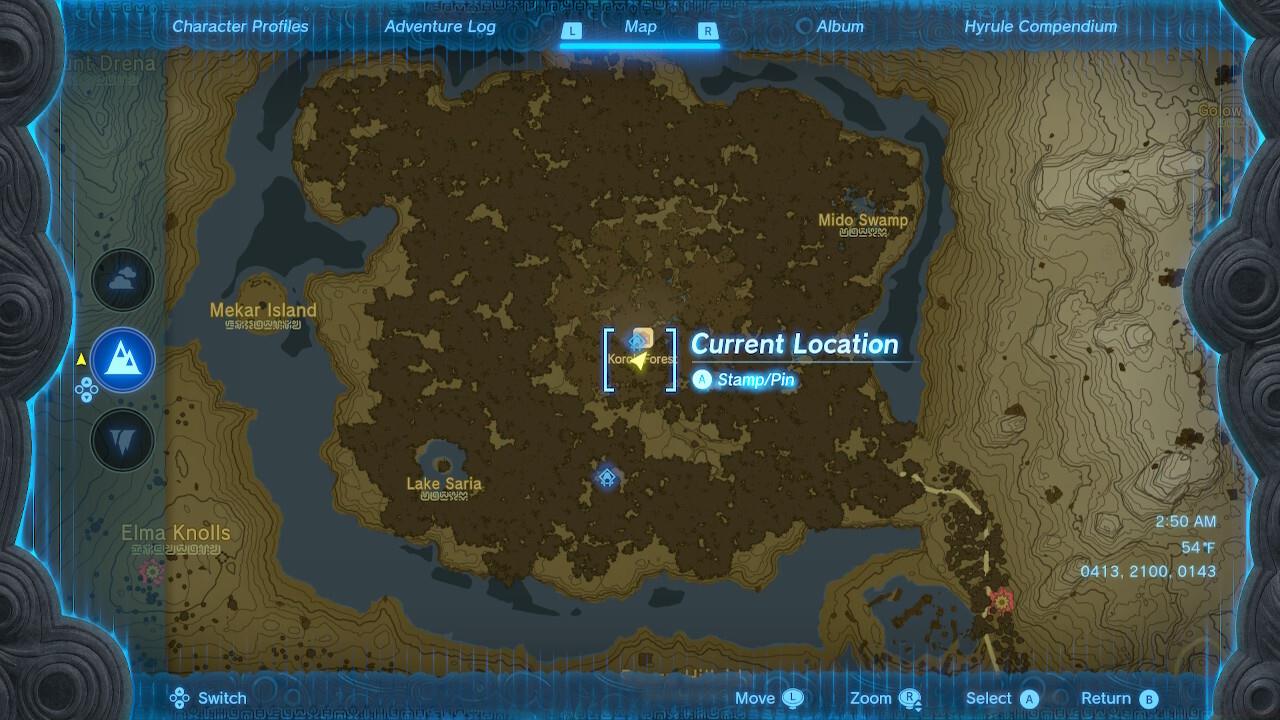Activate the surface layer selector triangle
Image resolution: width=1280 pixels, height=720 pixels.
[80, 356]
